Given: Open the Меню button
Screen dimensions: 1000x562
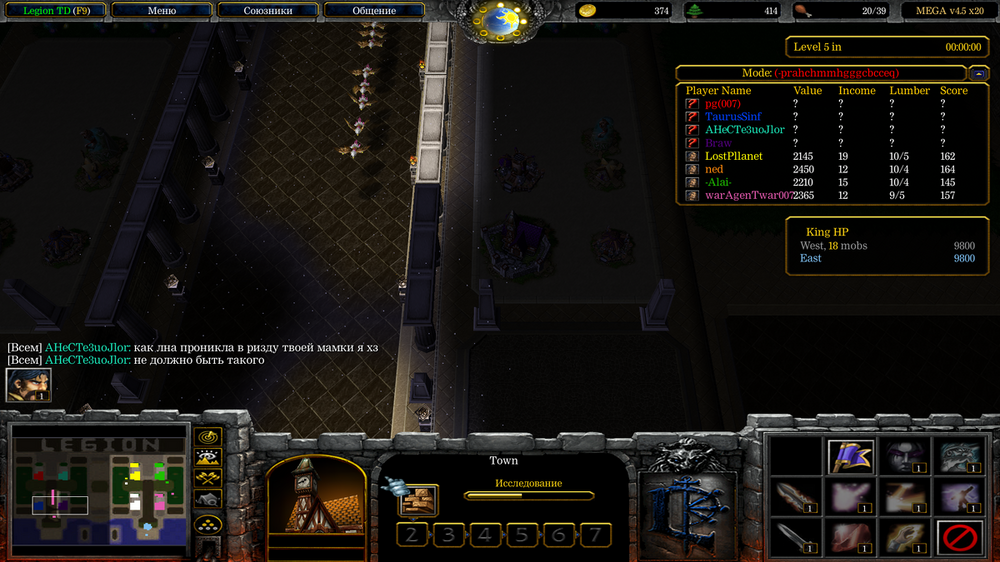Looking at the screenshot, I should pyautogui.click(x=161, y=11).
